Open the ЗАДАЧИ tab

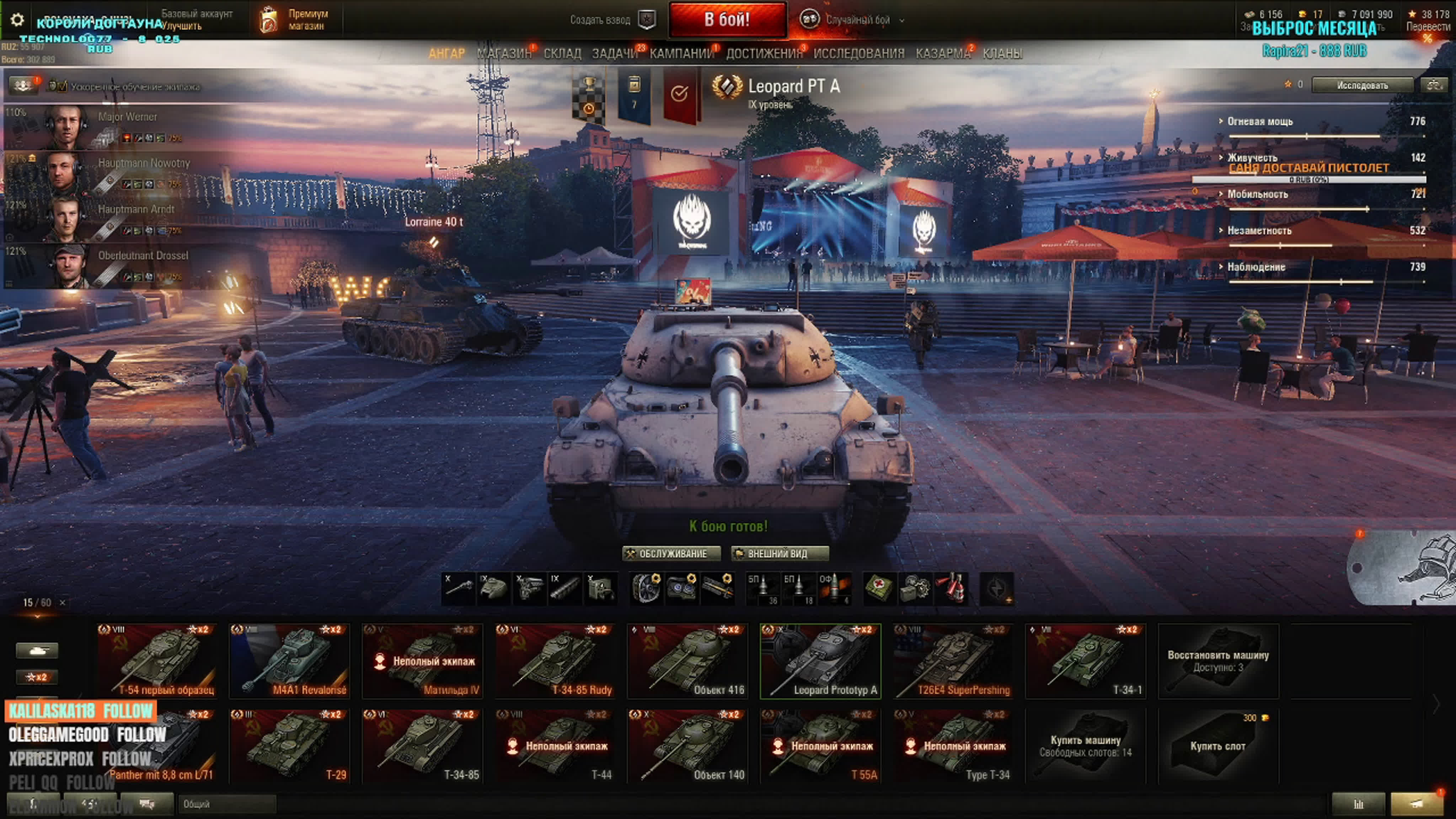614,54
